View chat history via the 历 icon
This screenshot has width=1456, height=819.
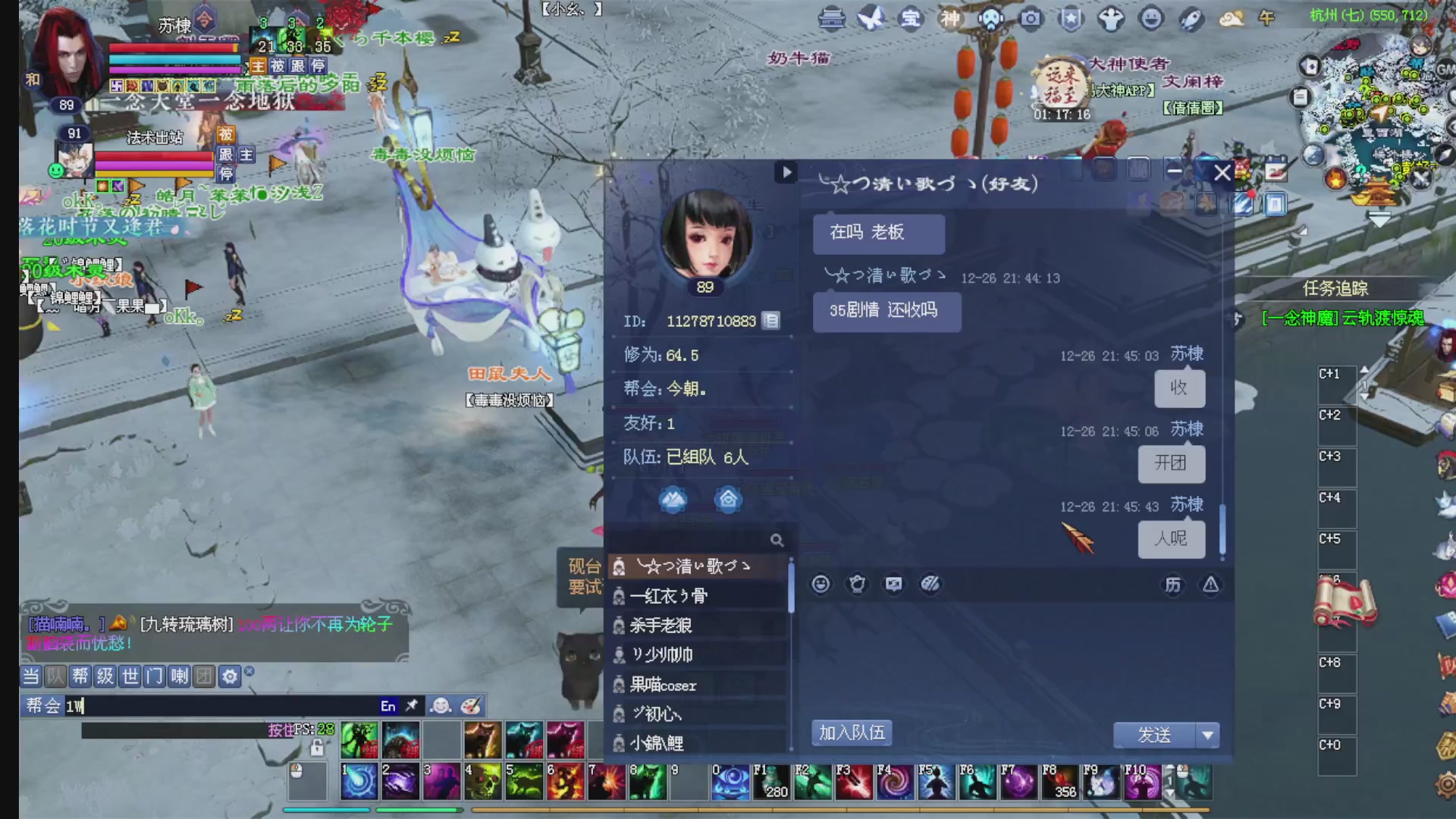[1172, 585]
